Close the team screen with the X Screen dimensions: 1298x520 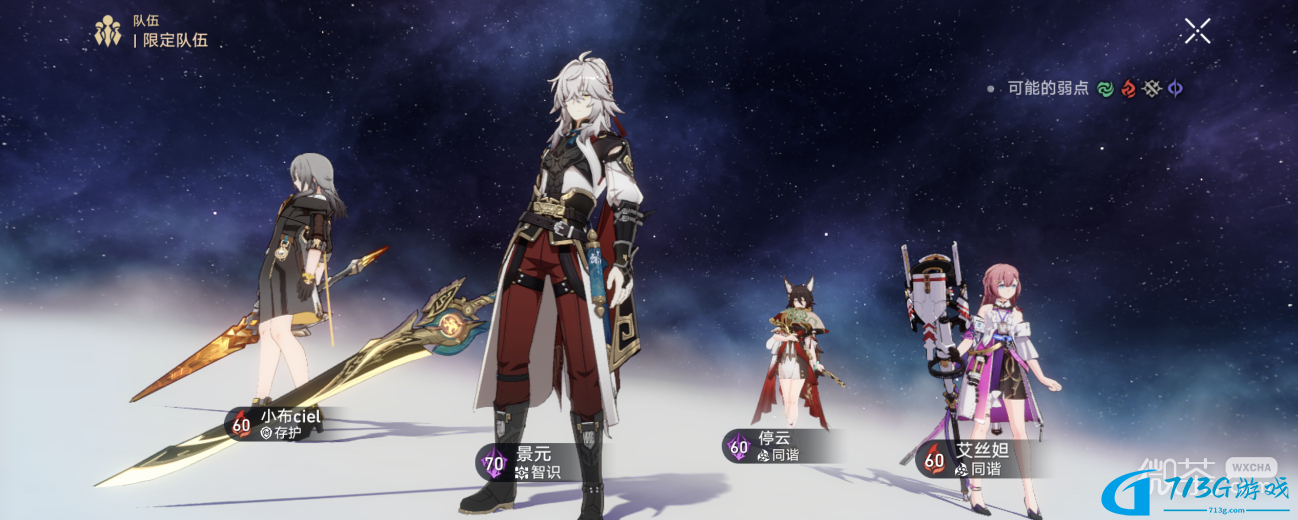click(x=1197, y=31)
